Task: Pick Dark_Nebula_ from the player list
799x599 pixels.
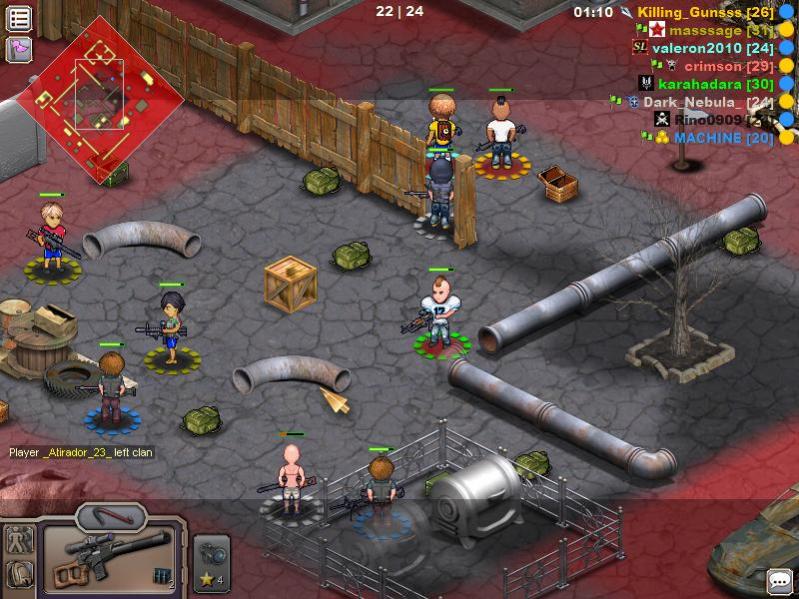Action: tap(706, 102)
